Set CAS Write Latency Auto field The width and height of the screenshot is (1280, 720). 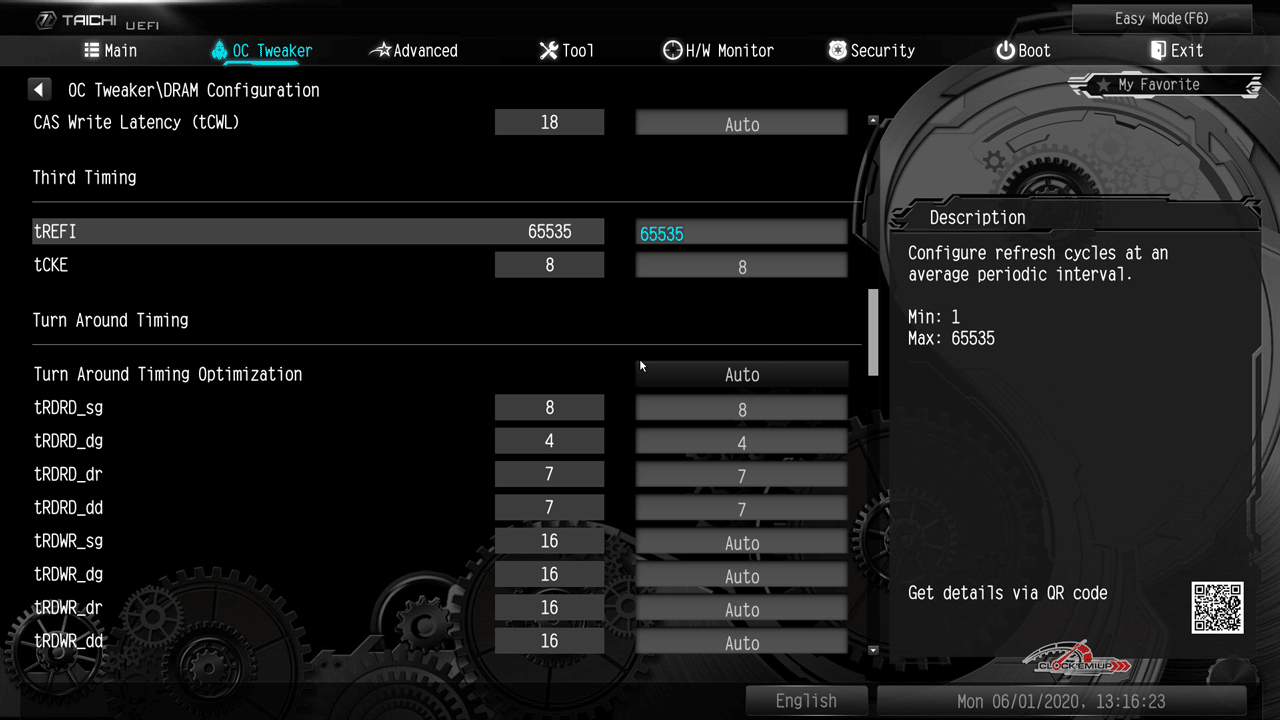[741, 124]
